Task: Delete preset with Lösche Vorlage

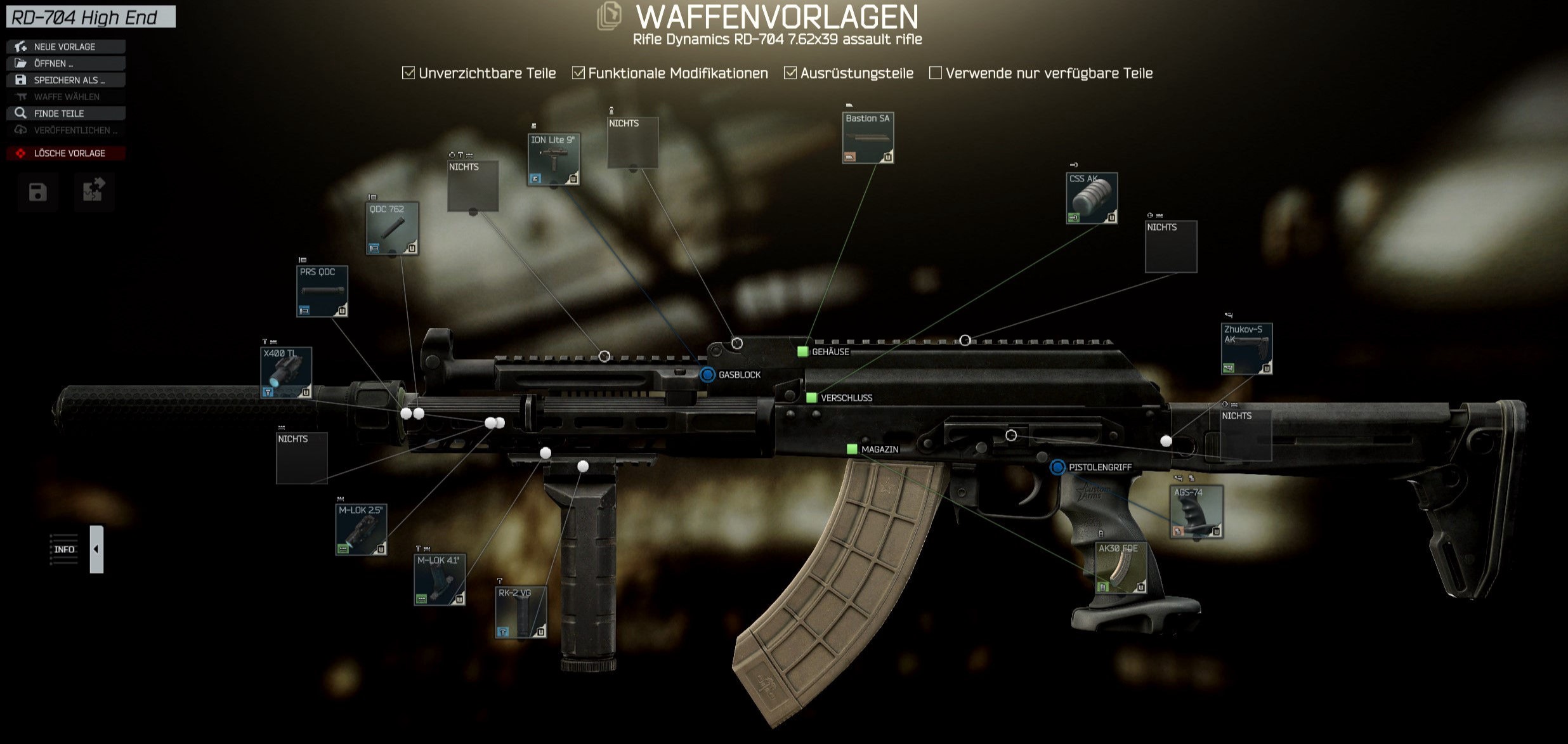Action: coord(65,153)
